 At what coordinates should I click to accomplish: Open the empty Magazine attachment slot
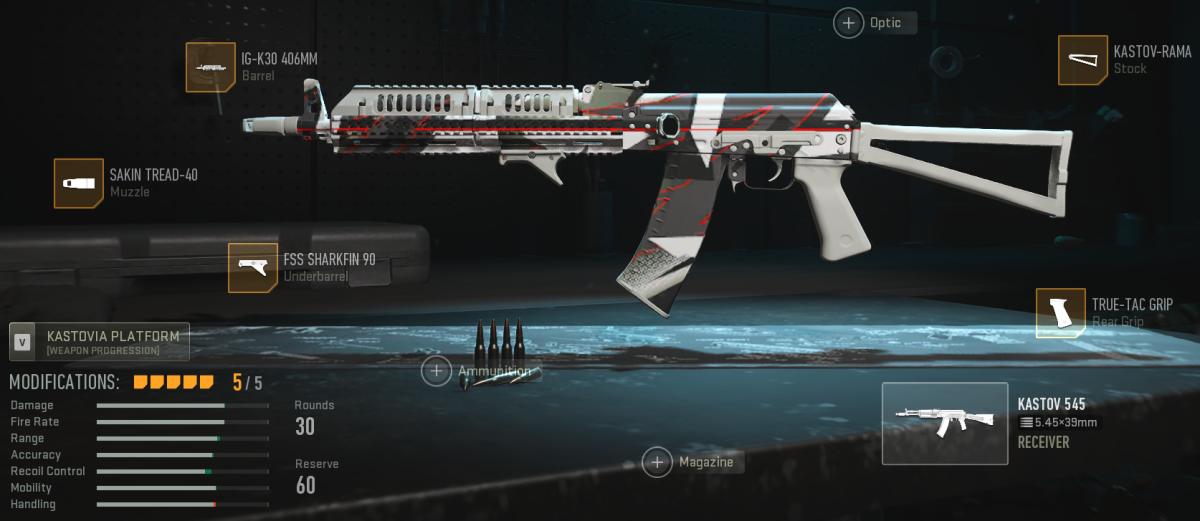[x=657, y=462]
